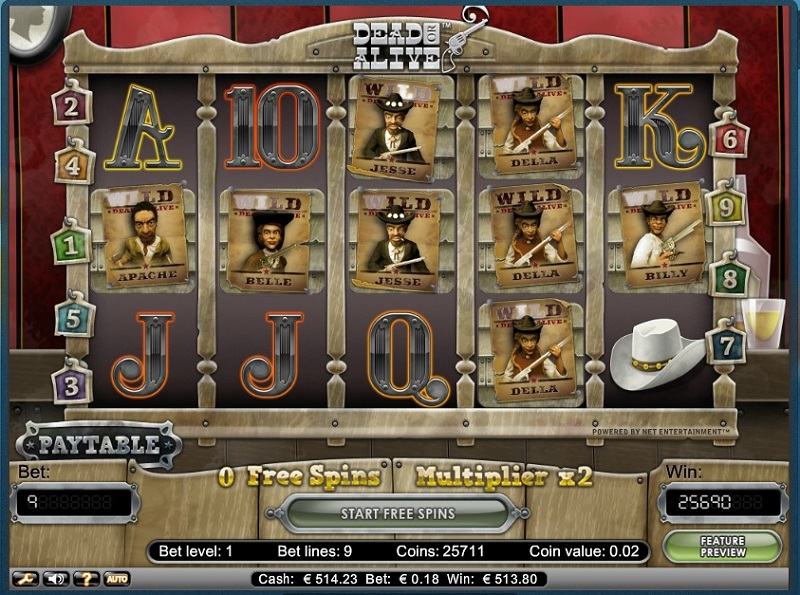Show help with the question mark icon

click(84, 578)
